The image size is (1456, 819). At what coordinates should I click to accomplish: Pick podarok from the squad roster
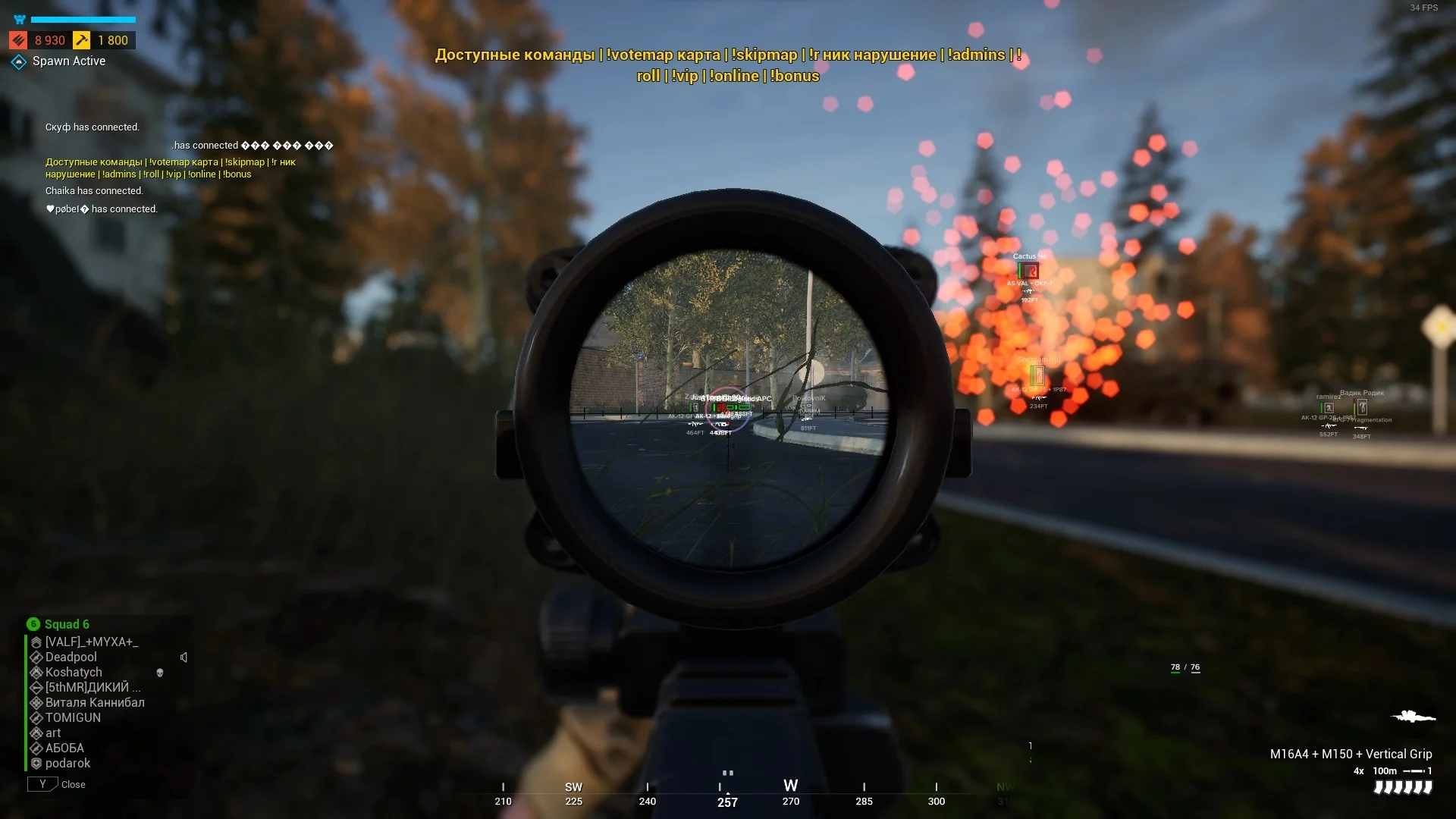click(x=67, y=763)
